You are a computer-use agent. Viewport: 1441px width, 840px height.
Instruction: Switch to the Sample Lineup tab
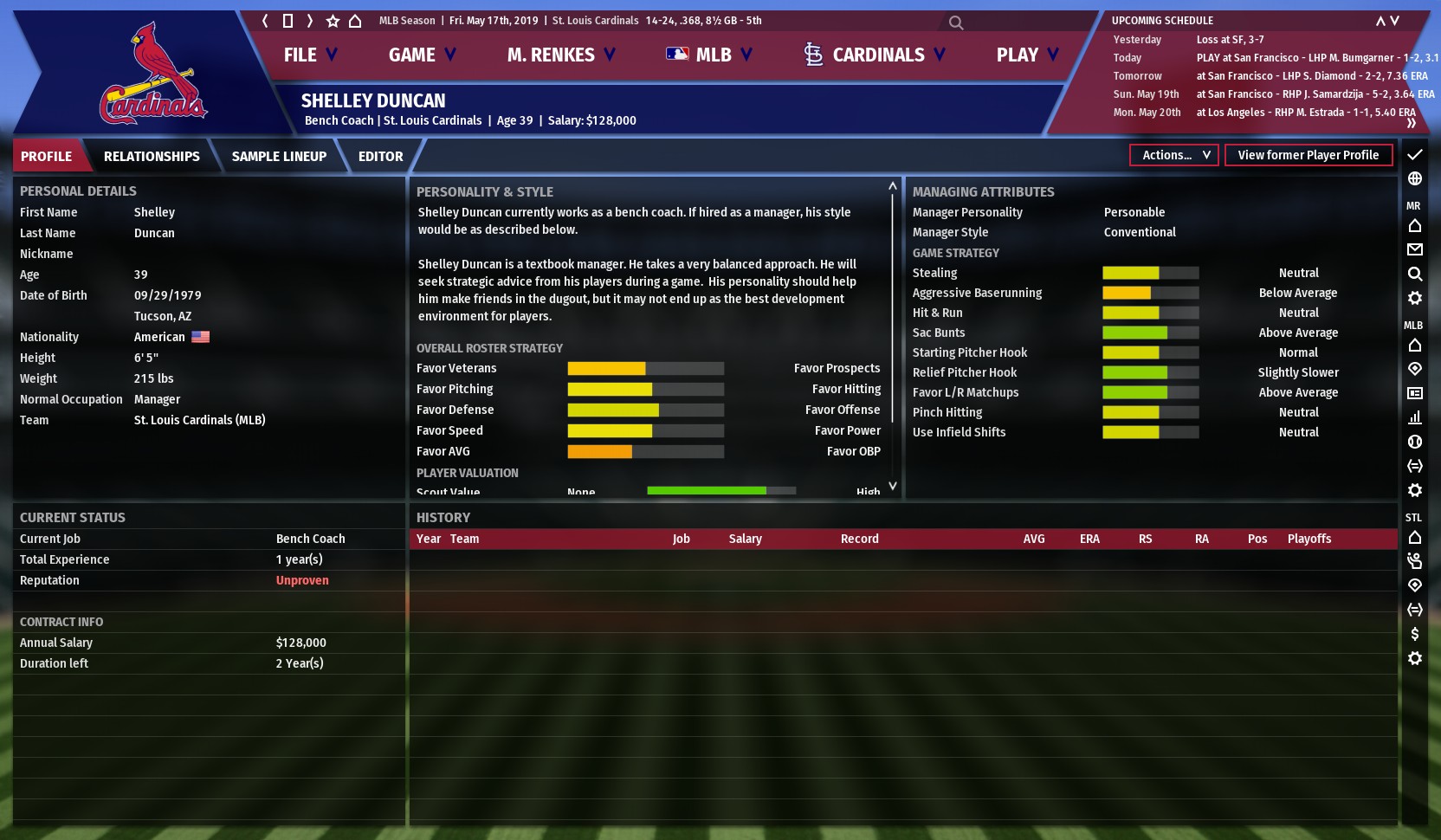(x=279, y=157)
